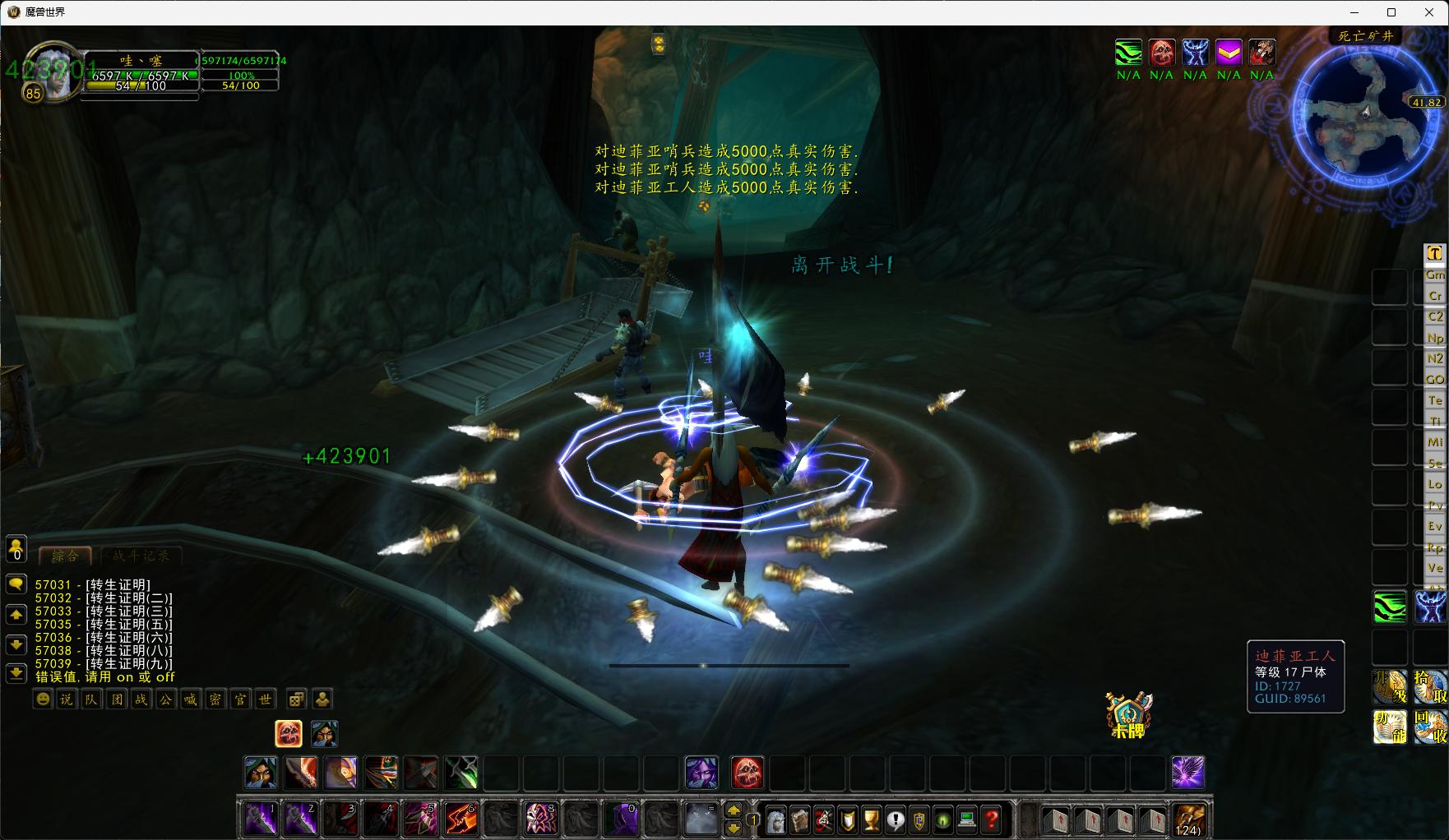Open the golden trophy achievements button
The image size is (1449, 840).
coord(871,819)
